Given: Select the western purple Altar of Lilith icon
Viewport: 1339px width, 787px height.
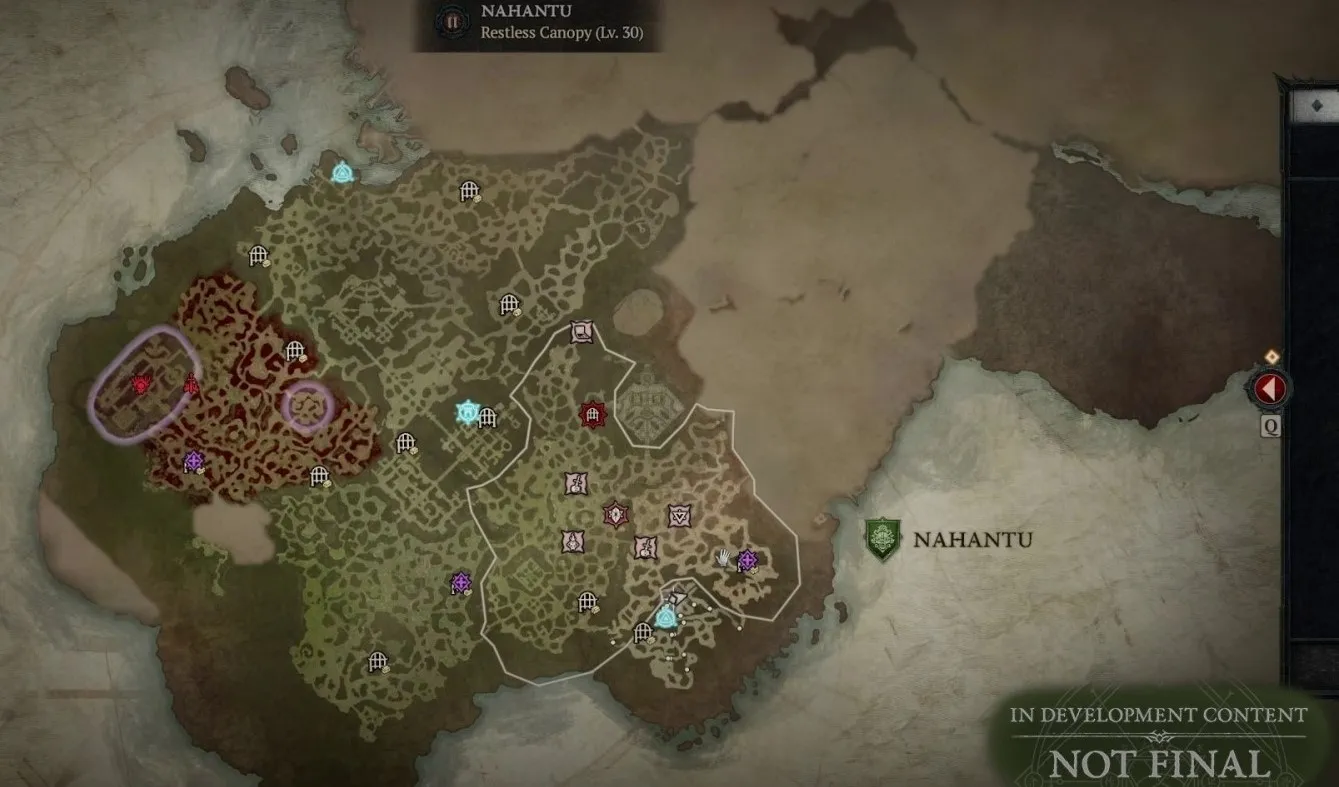Looking at the screenshot, I should [194, 461].
